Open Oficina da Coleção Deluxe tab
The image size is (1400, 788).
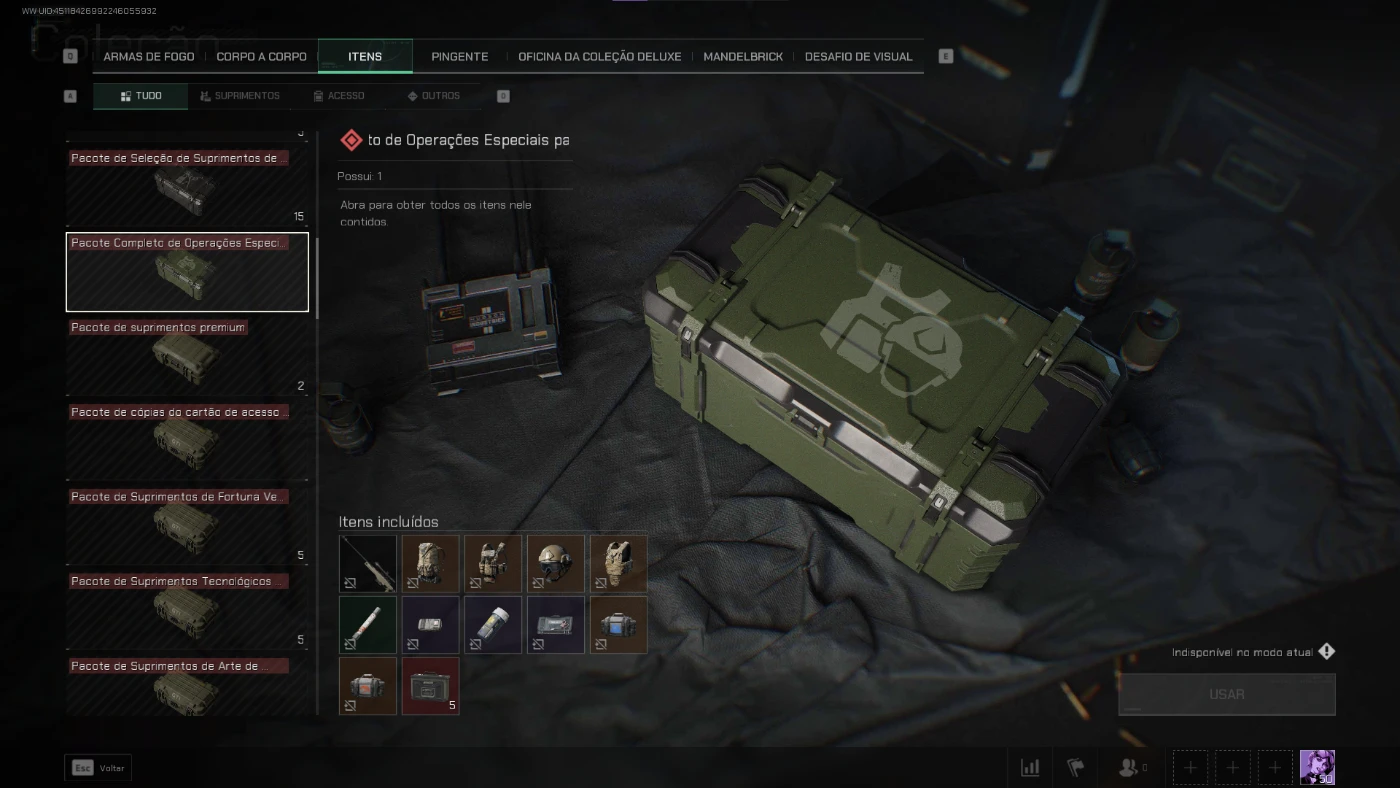click(599, 57)
